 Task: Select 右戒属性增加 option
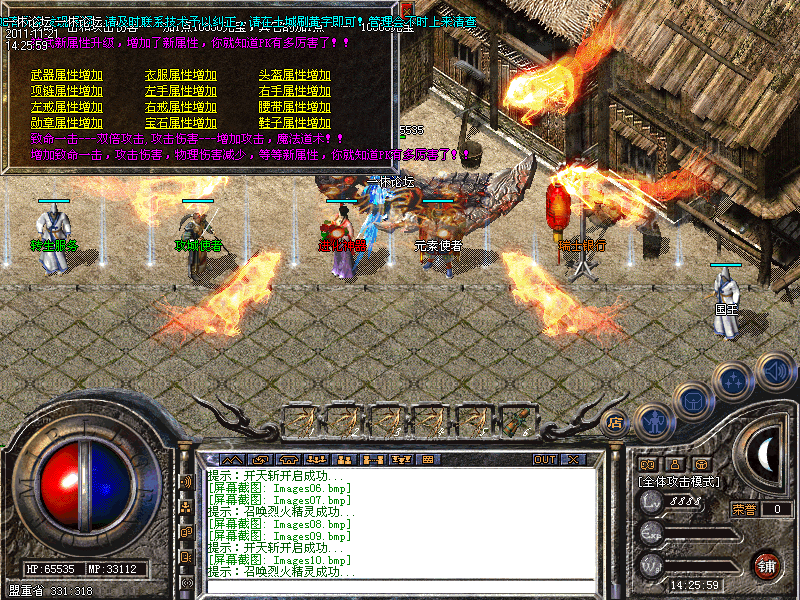(x=181, y=107)
